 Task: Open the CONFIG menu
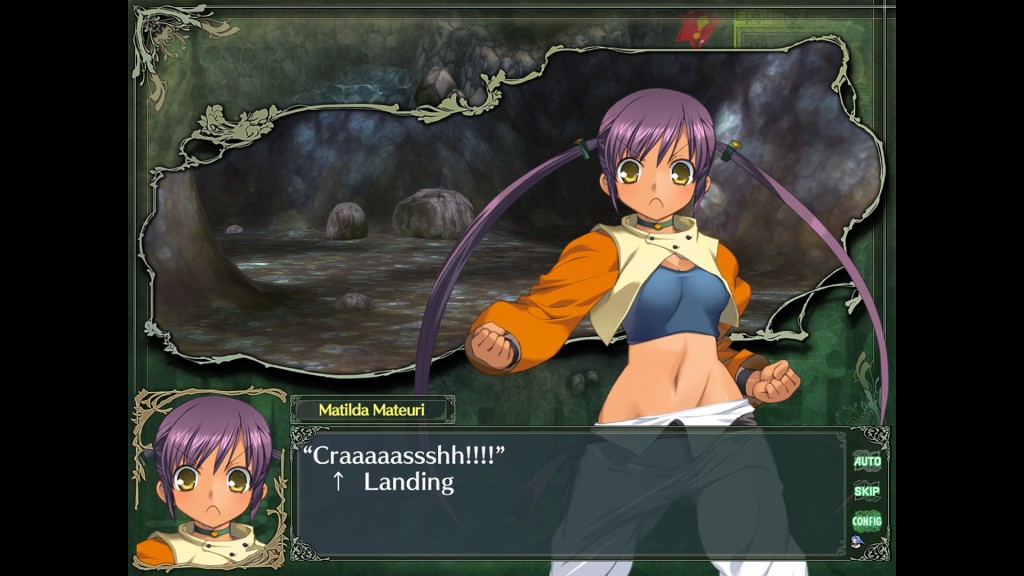[866, 521]
